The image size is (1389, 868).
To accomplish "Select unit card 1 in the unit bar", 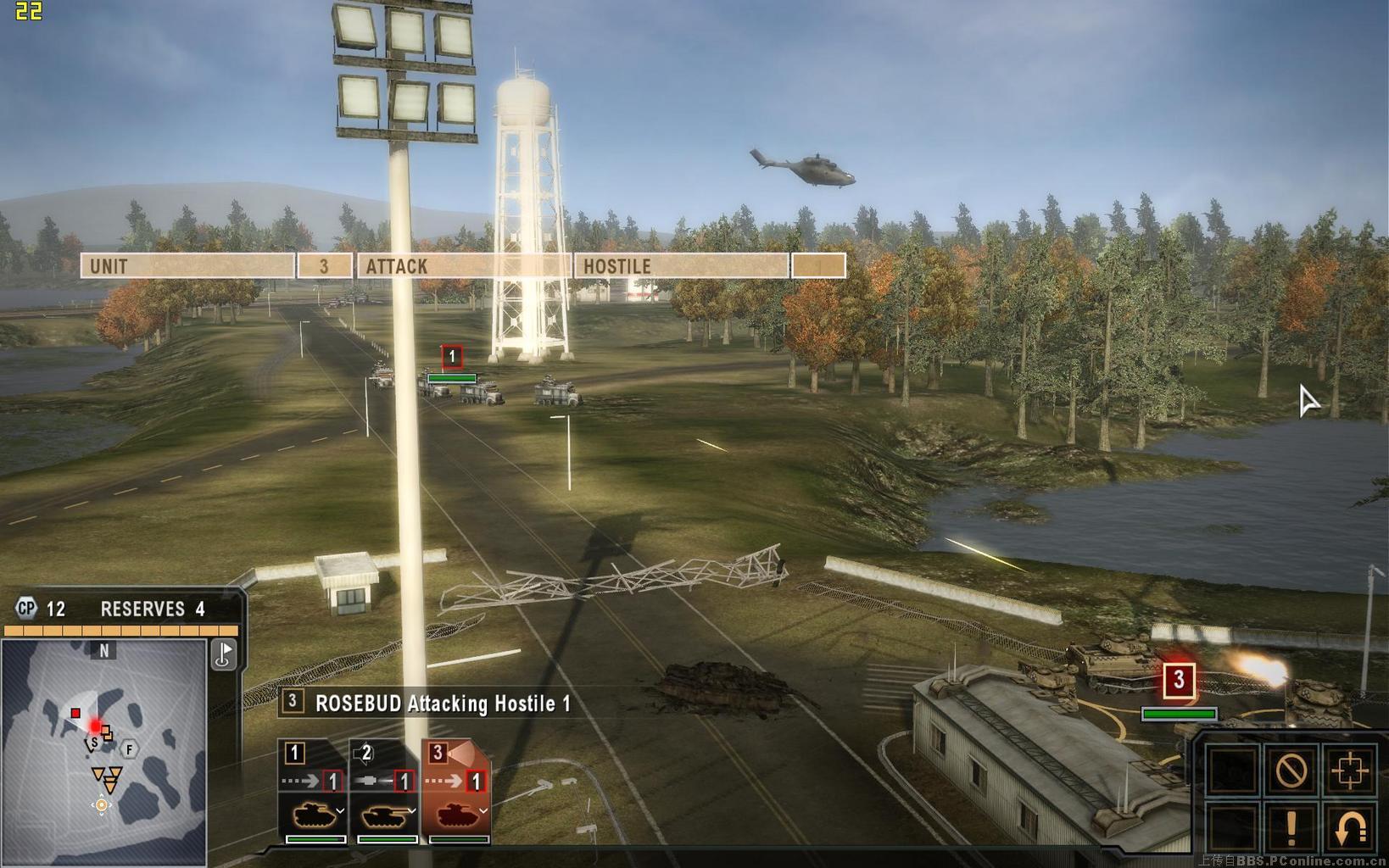I will click(x=314, y=792).
